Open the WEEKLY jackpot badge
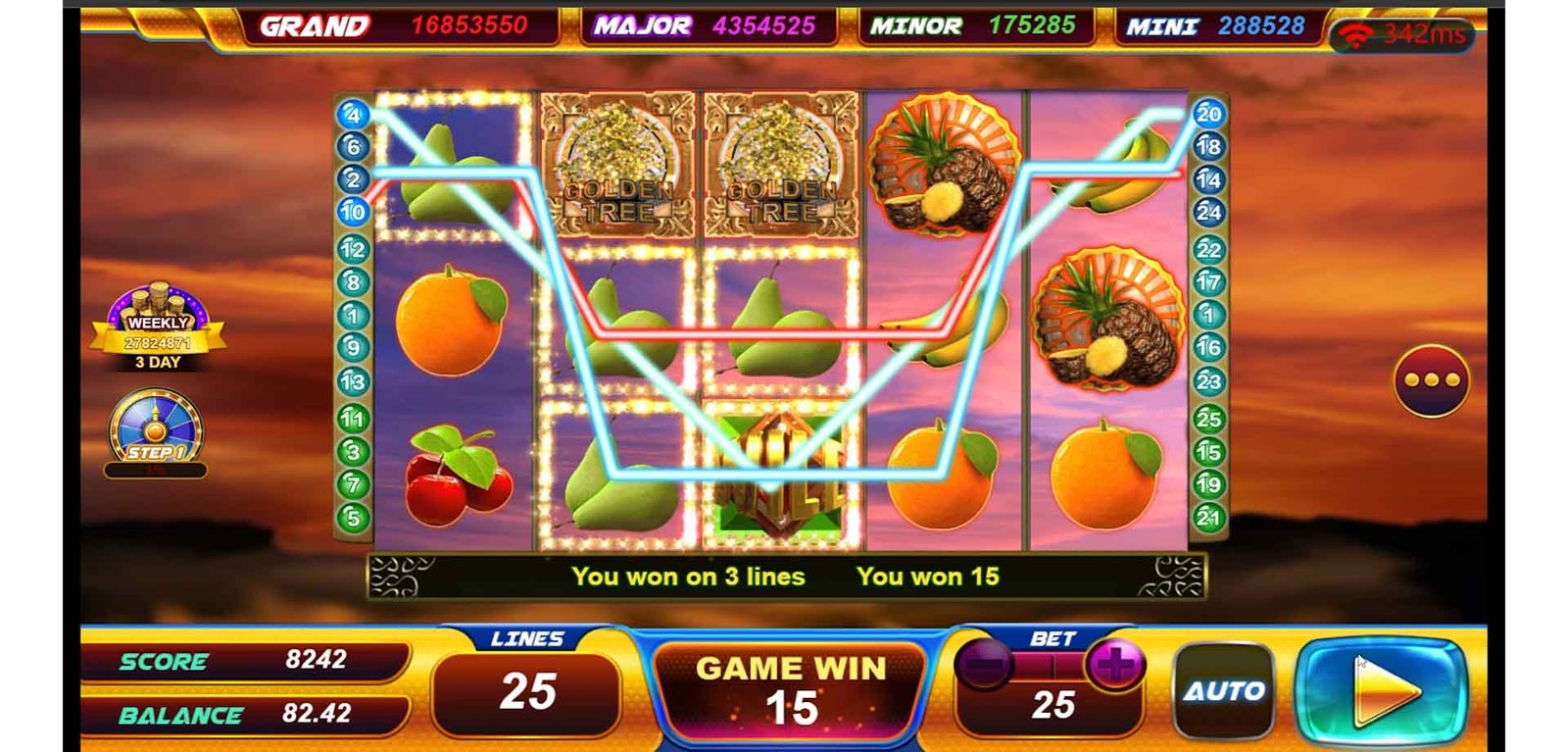This screenshot has height=752, width=1568. tap(158, 328)
